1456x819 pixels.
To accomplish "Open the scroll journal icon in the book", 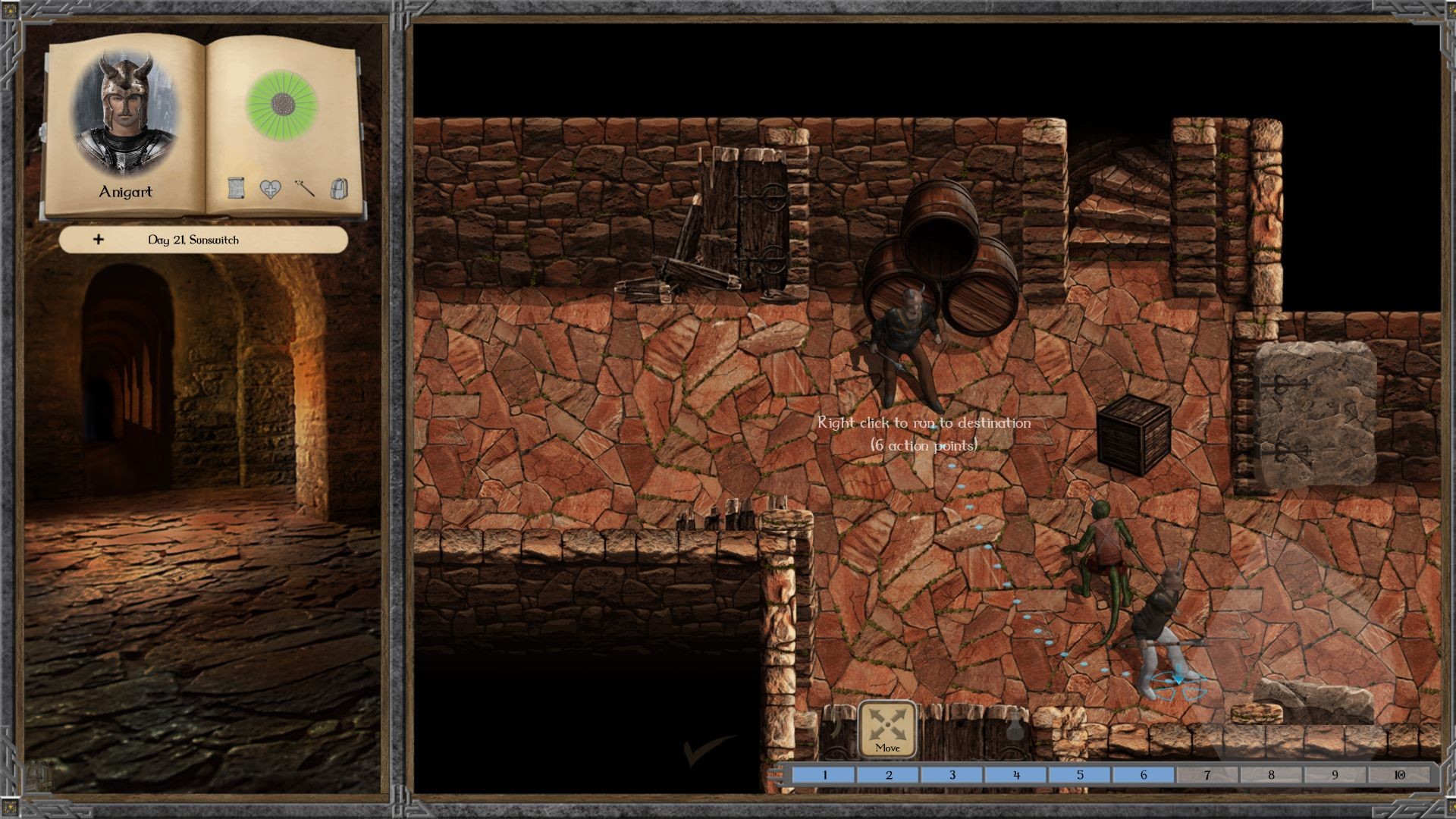I will [237, 188].
